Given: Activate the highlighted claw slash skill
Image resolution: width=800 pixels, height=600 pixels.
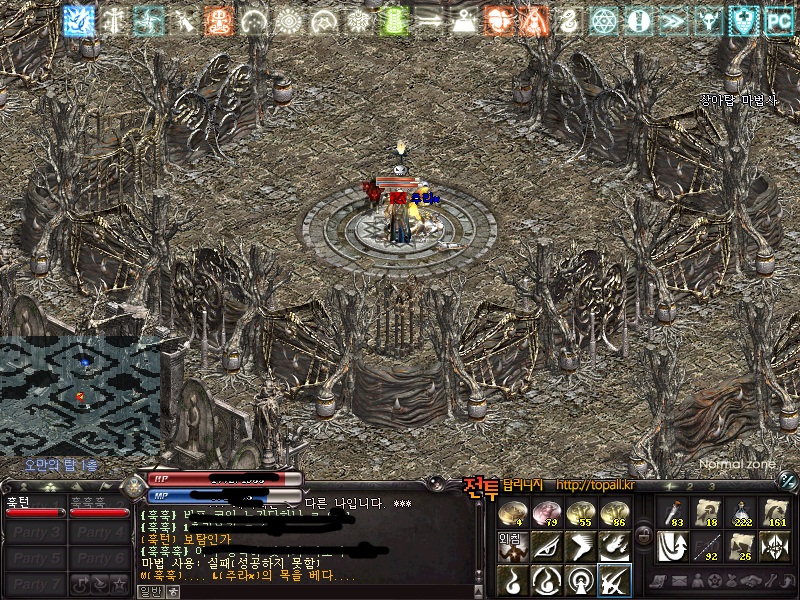Looking at the screenshot, I should [x=613, y=579].
